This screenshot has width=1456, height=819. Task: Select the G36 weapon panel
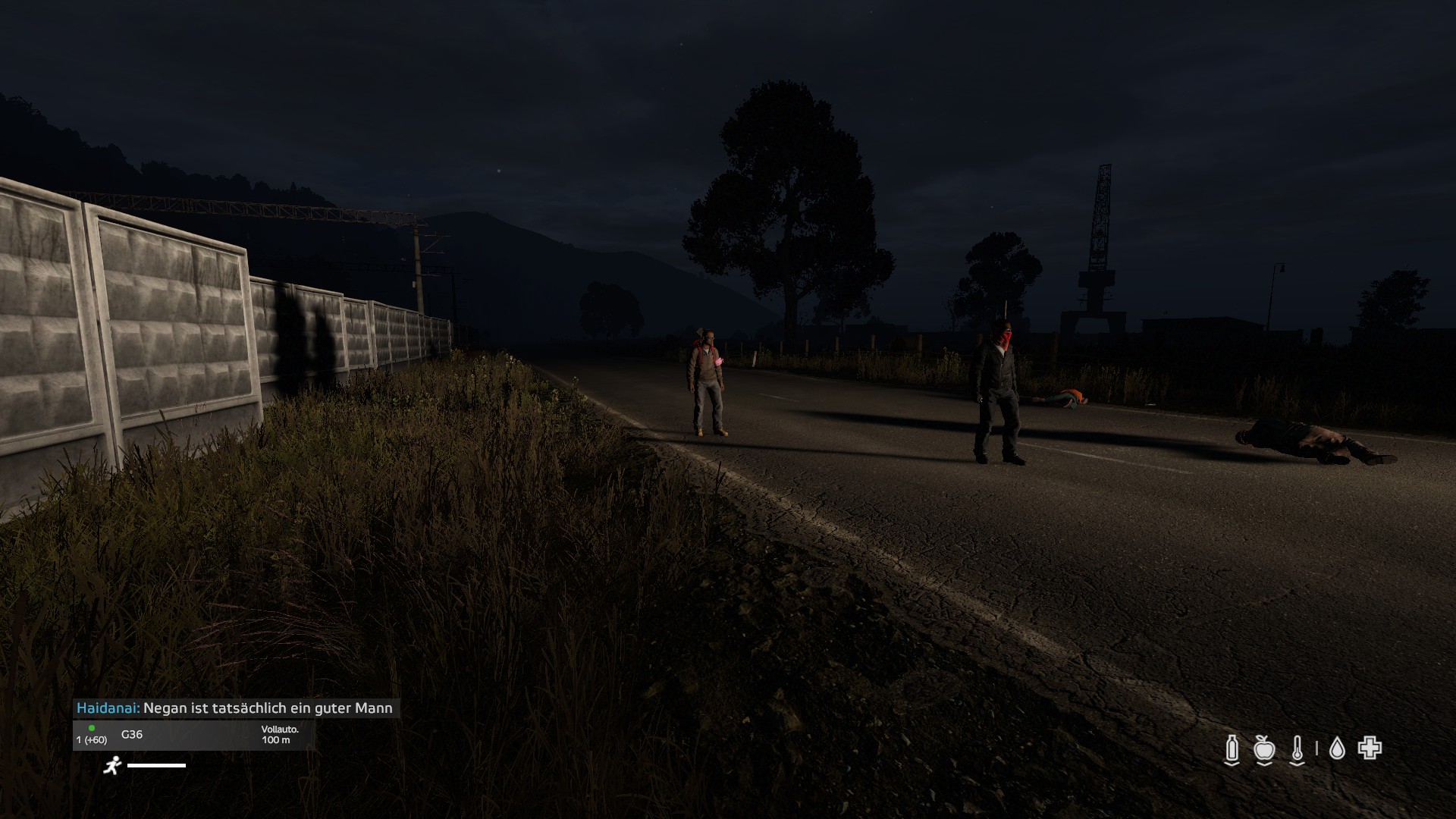pos(193,735)
